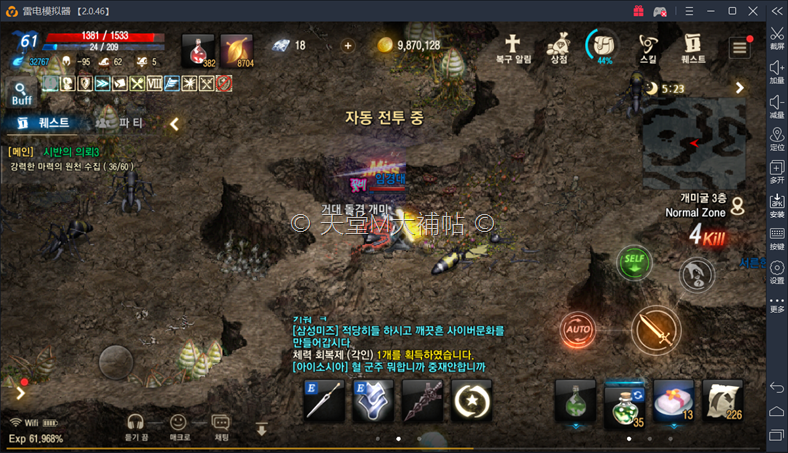Collapse the quest panel with the arrow

(x=174, y=124)
